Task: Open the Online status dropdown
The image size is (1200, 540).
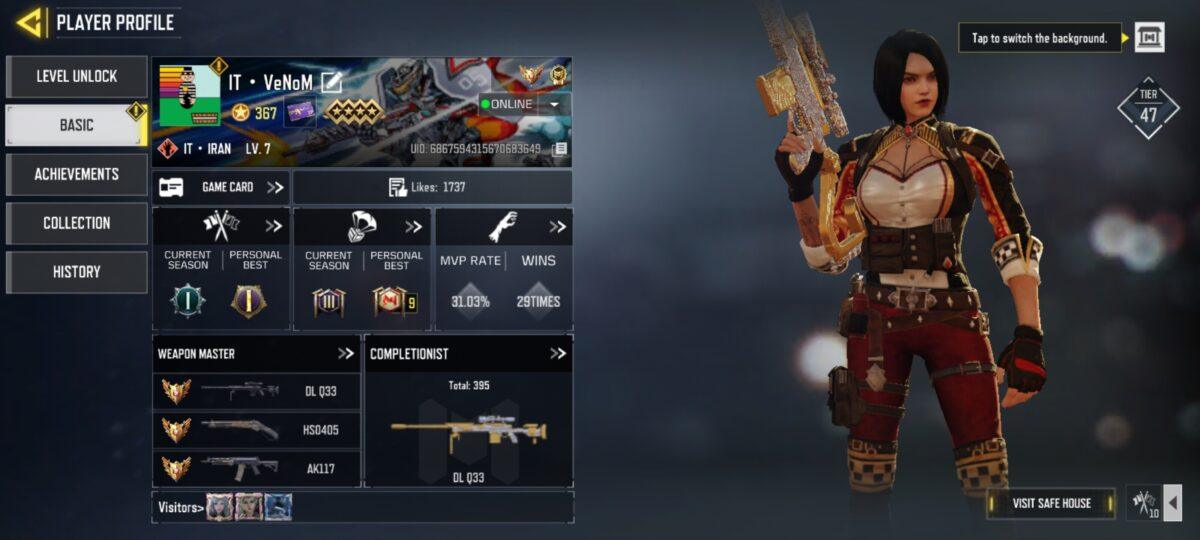Action: (x=553, y=104)
